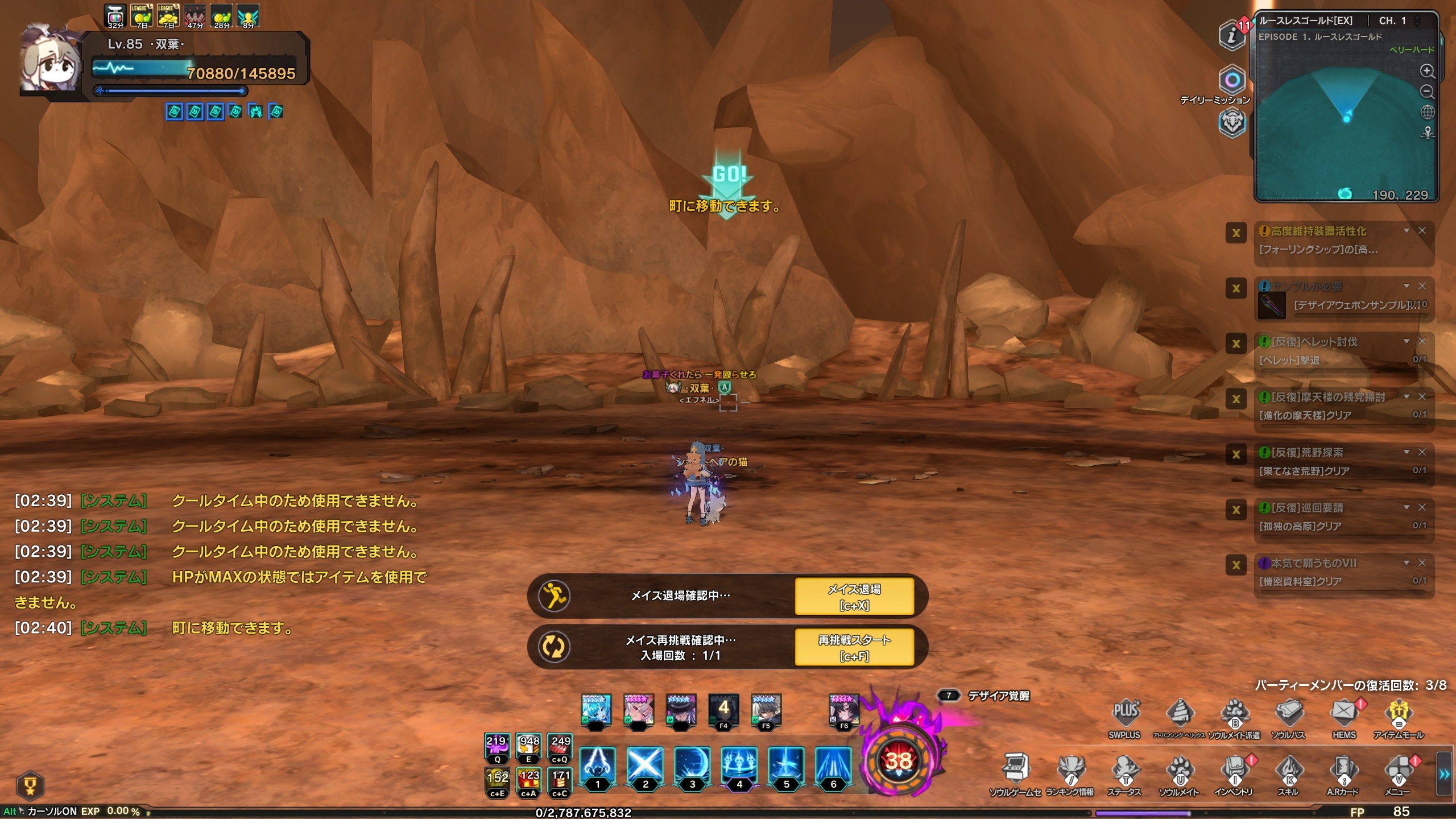
Task: Close the 高度維持装置活性化 quest tracker entry
Action: coord(1422,230)
